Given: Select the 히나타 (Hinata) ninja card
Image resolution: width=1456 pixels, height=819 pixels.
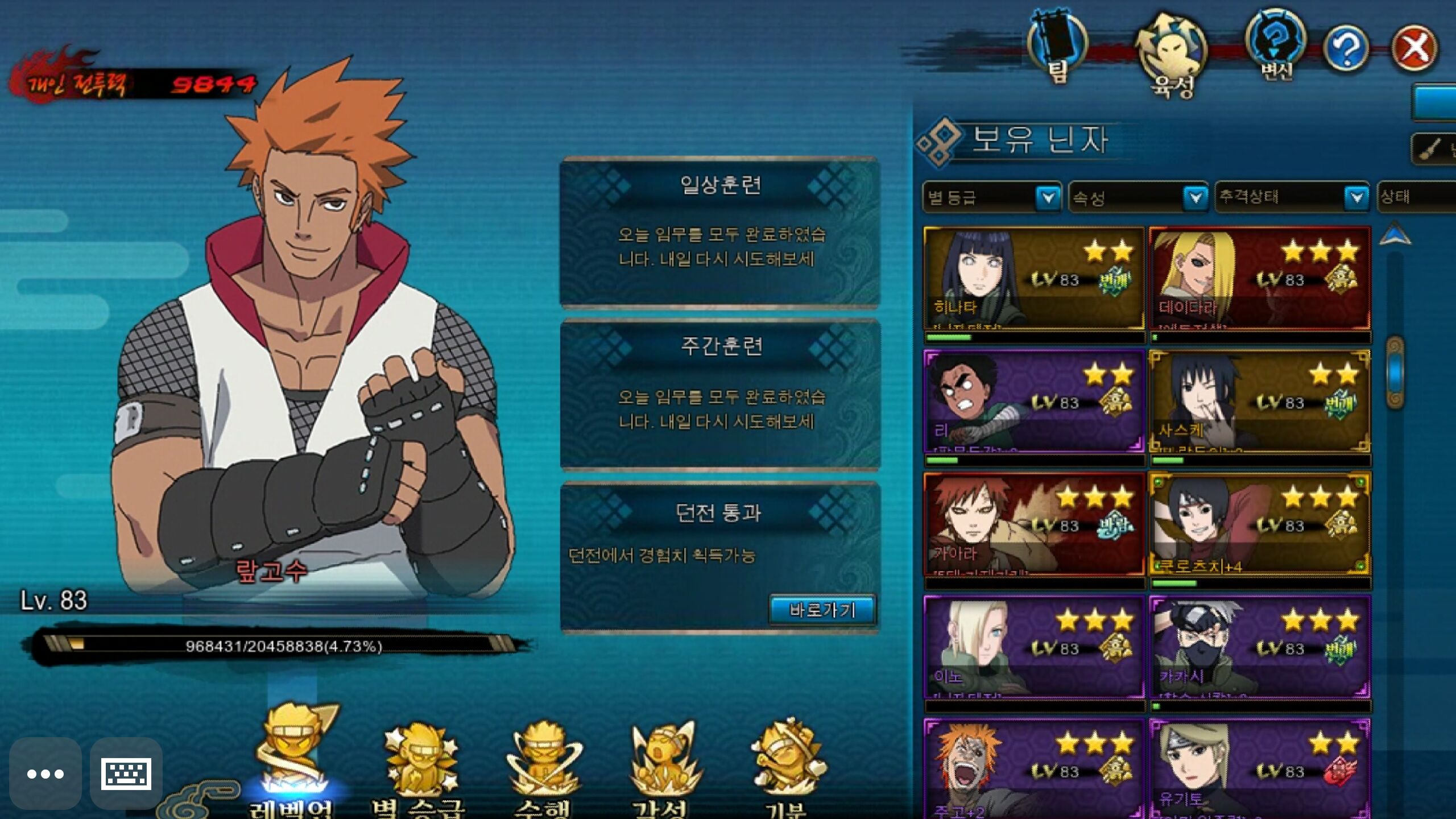Looking at the screenshot, I should (1034, 279).
